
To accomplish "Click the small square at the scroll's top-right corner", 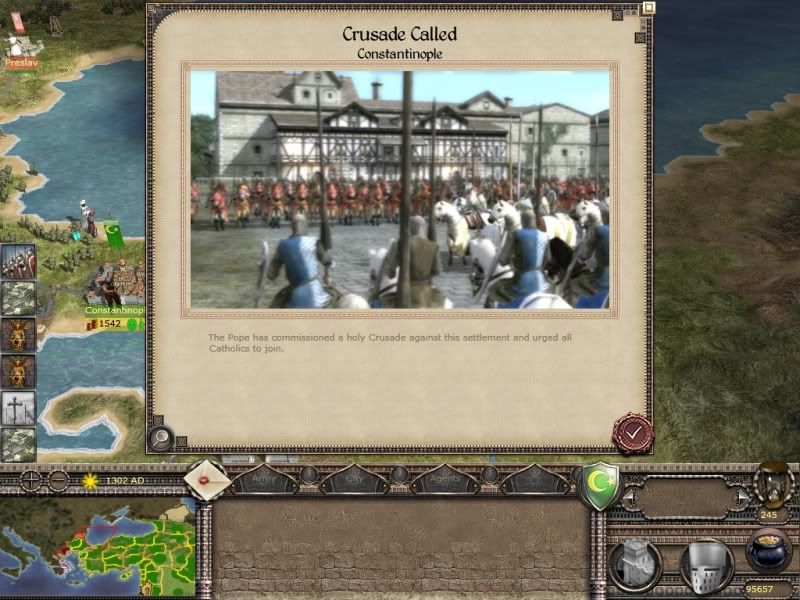I will click(648, 8).
